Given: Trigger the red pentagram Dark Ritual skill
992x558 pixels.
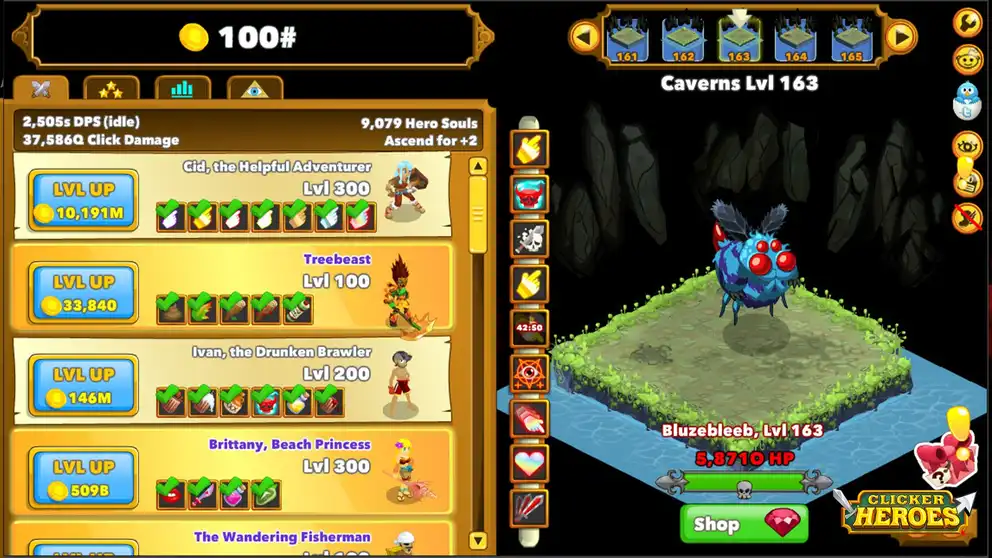Looking at the screenshot, I should pos(530,373).
